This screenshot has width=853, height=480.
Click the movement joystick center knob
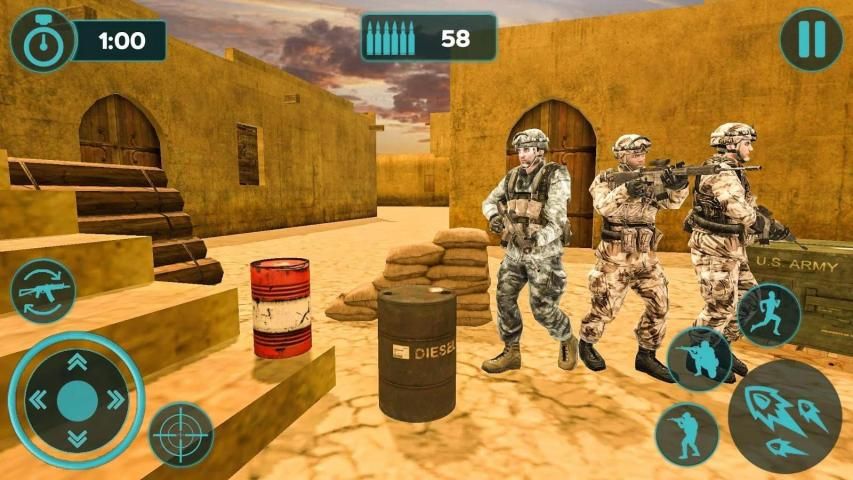tap(77, 400)
